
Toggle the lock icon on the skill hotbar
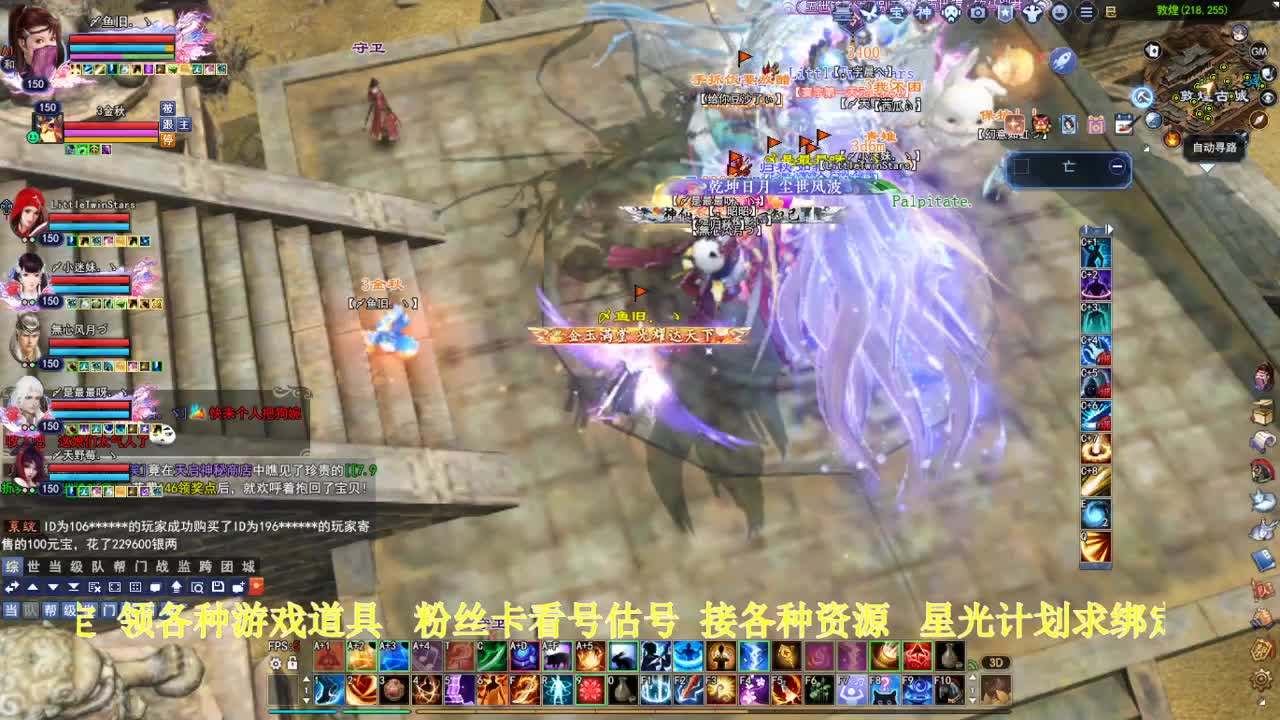coord(294,662)
